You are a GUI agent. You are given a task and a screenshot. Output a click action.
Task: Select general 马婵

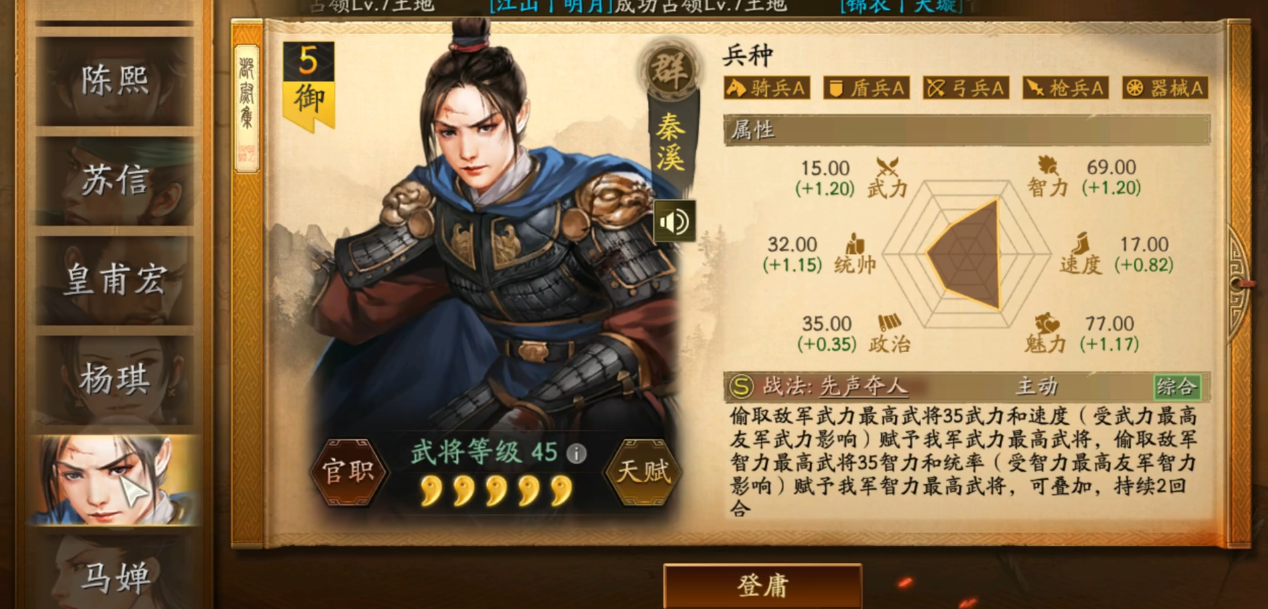click(x=114, y=577)
